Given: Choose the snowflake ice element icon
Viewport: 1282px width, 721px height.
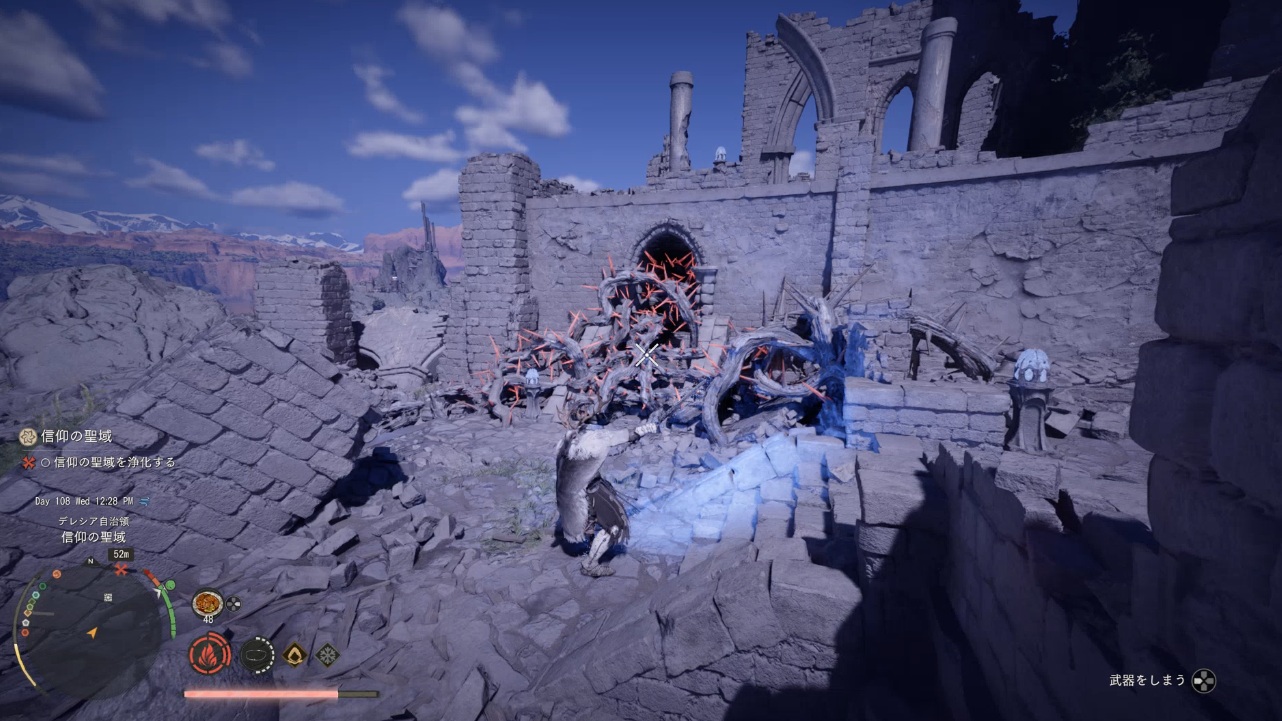Looking at the screenshot, I should 328,654.
